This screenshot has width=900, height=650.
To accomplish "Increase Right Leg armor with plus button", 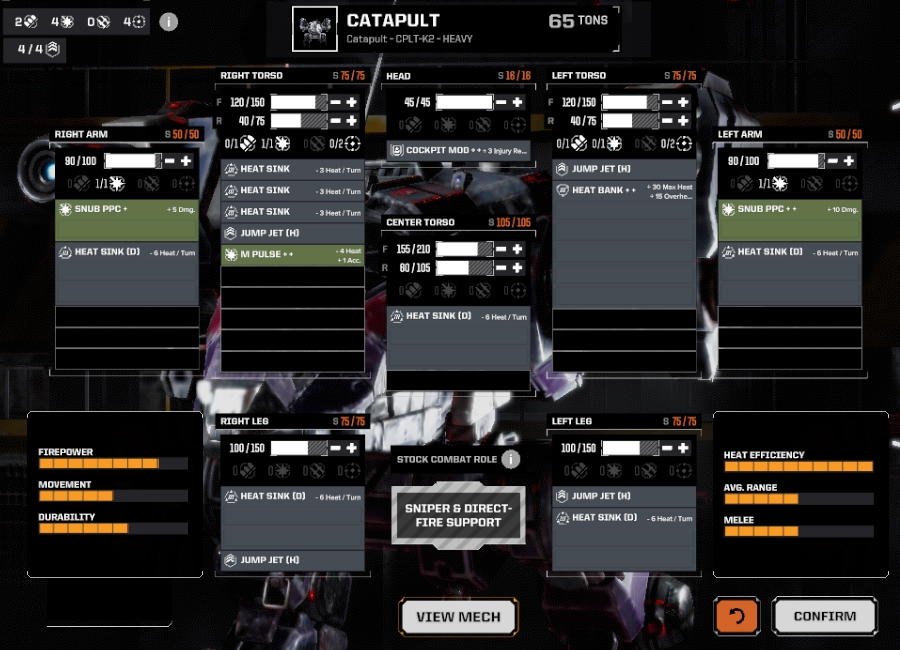I will click(352, 448).
